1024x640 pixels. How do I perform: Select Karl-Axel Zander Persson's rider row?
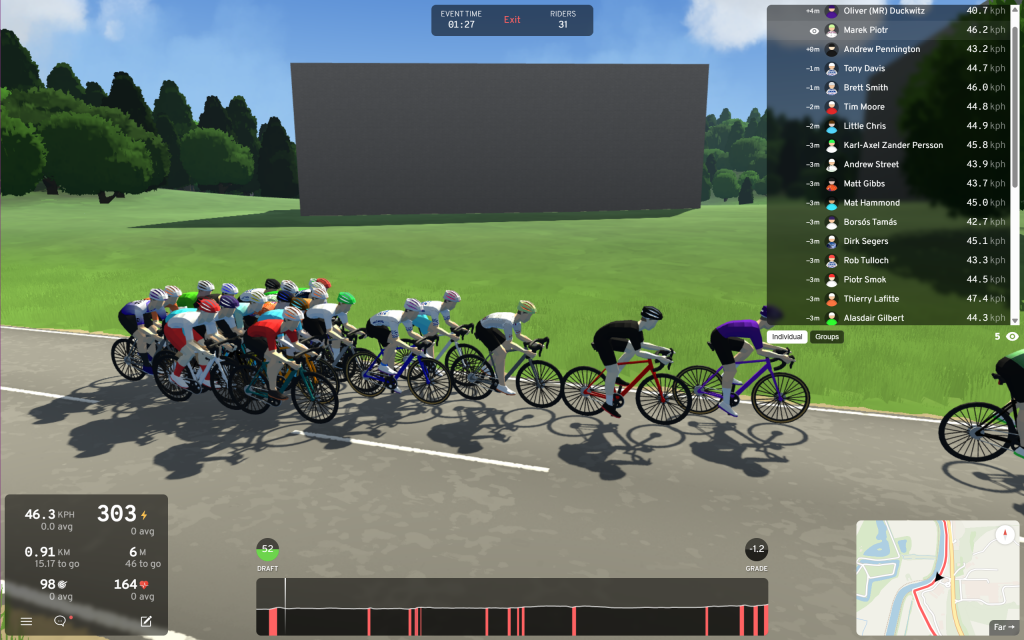point(891,145)
